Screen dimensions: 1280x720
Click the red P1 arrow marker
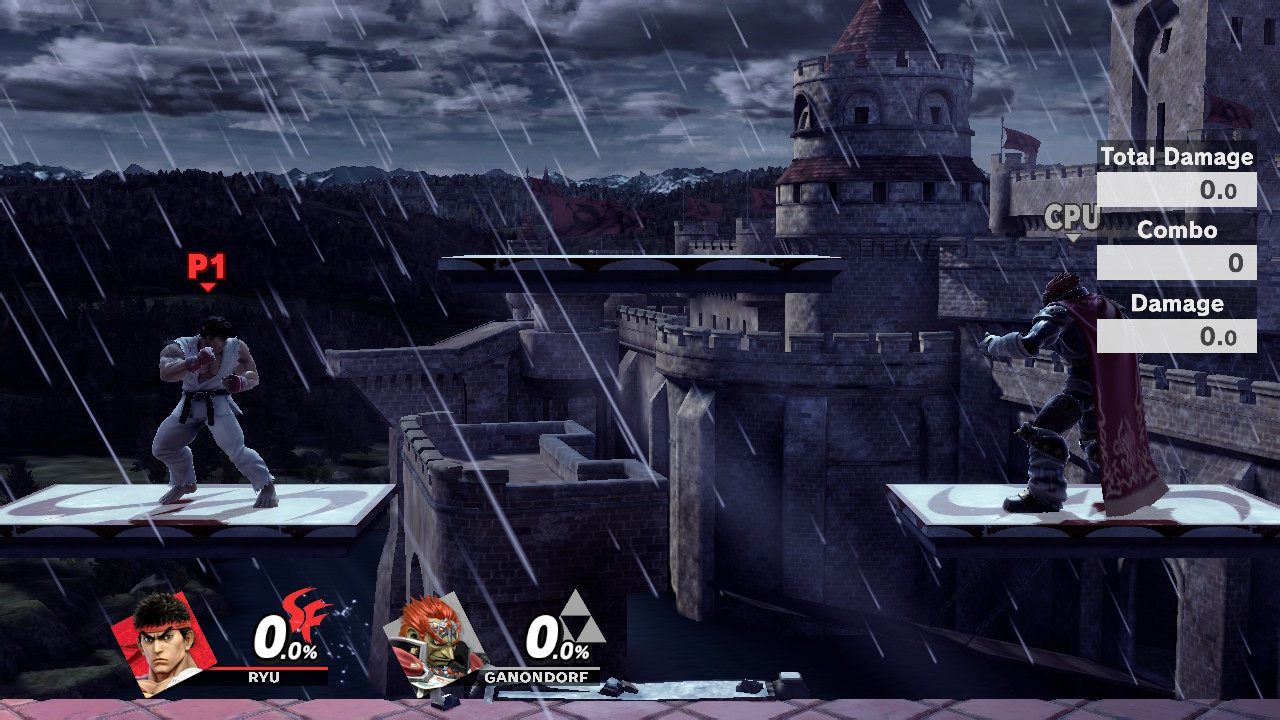coord(207,287)
